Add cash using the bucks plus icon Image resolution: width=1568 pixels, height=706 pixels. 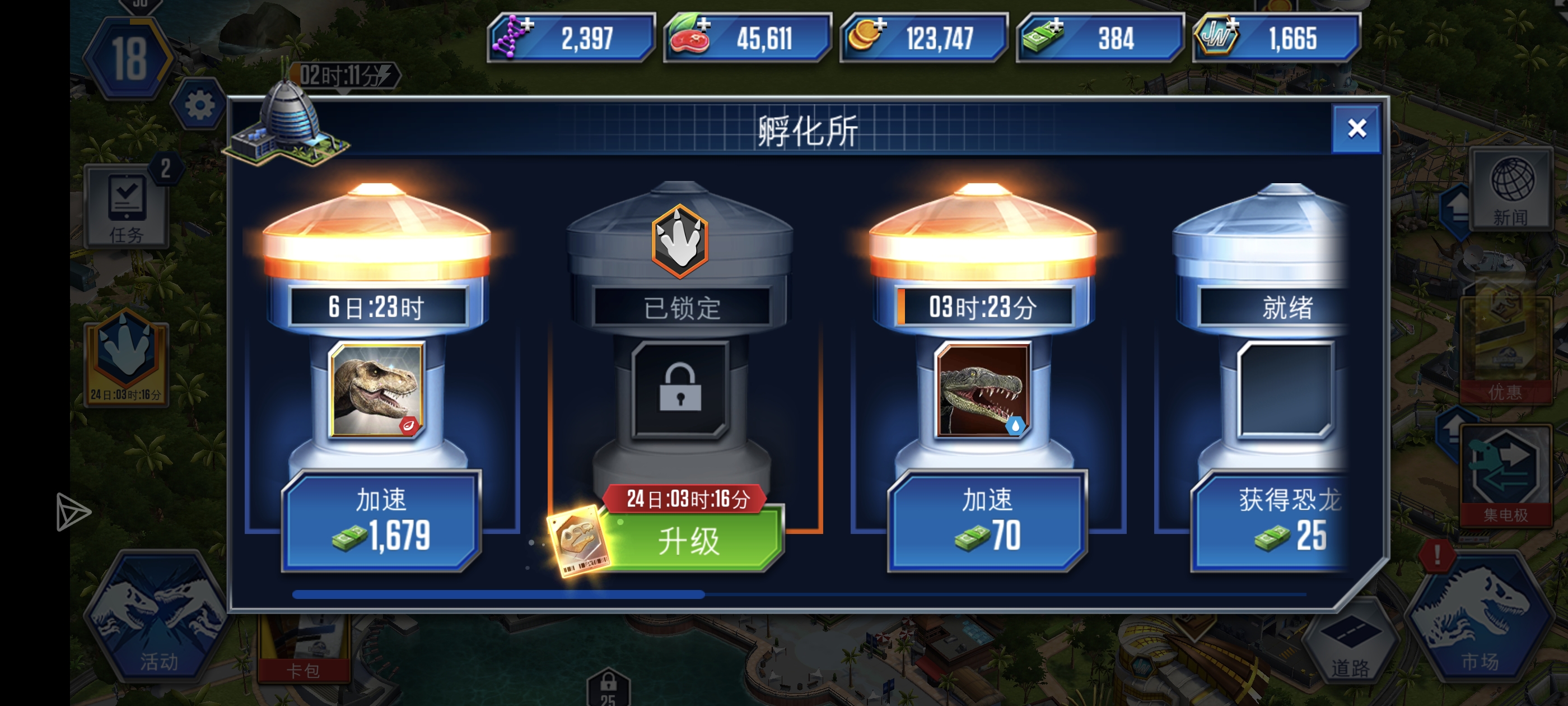click(1058, 26)
